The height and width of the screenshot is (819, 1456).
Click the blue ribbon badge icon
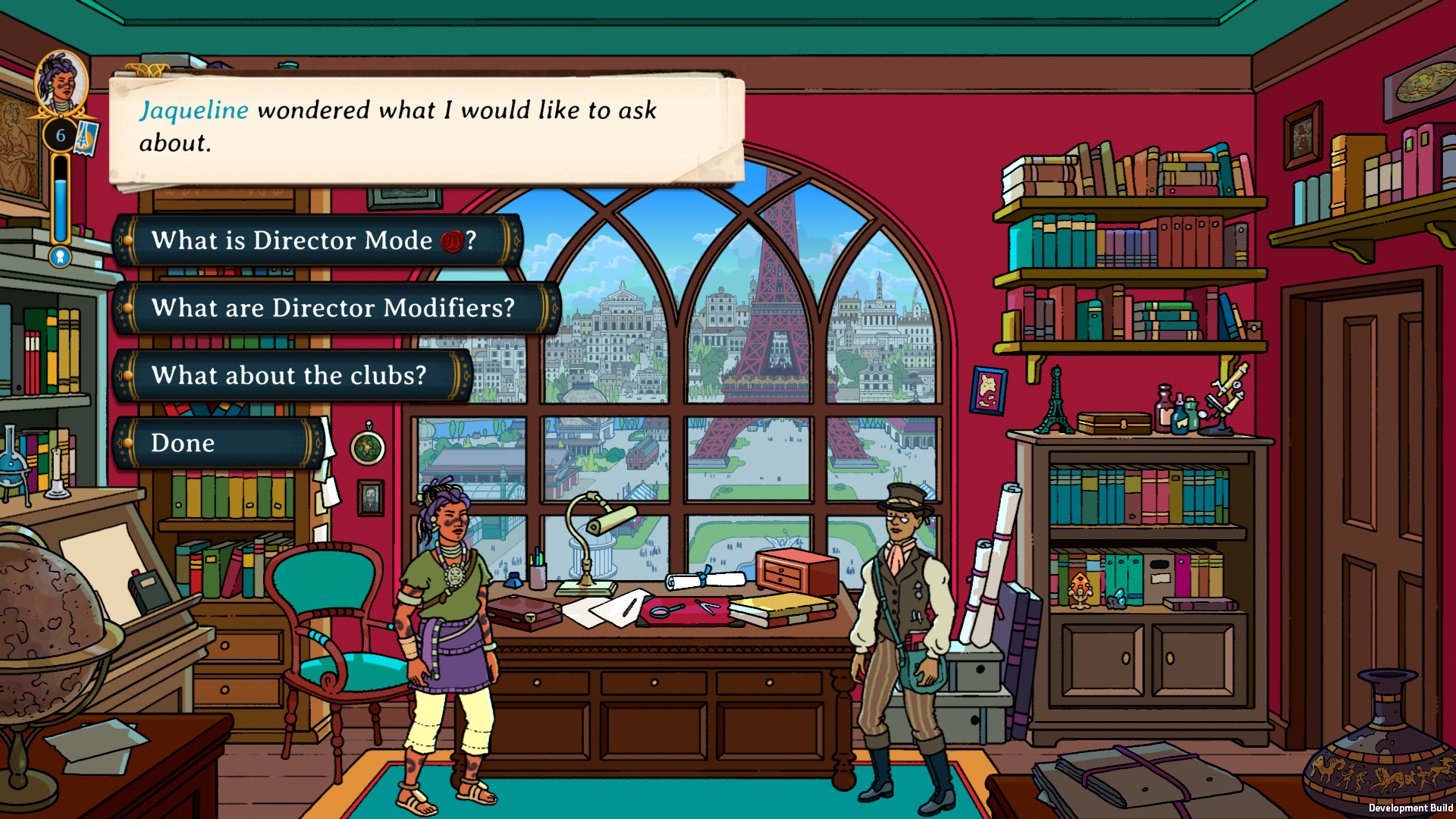pos(60,257)
